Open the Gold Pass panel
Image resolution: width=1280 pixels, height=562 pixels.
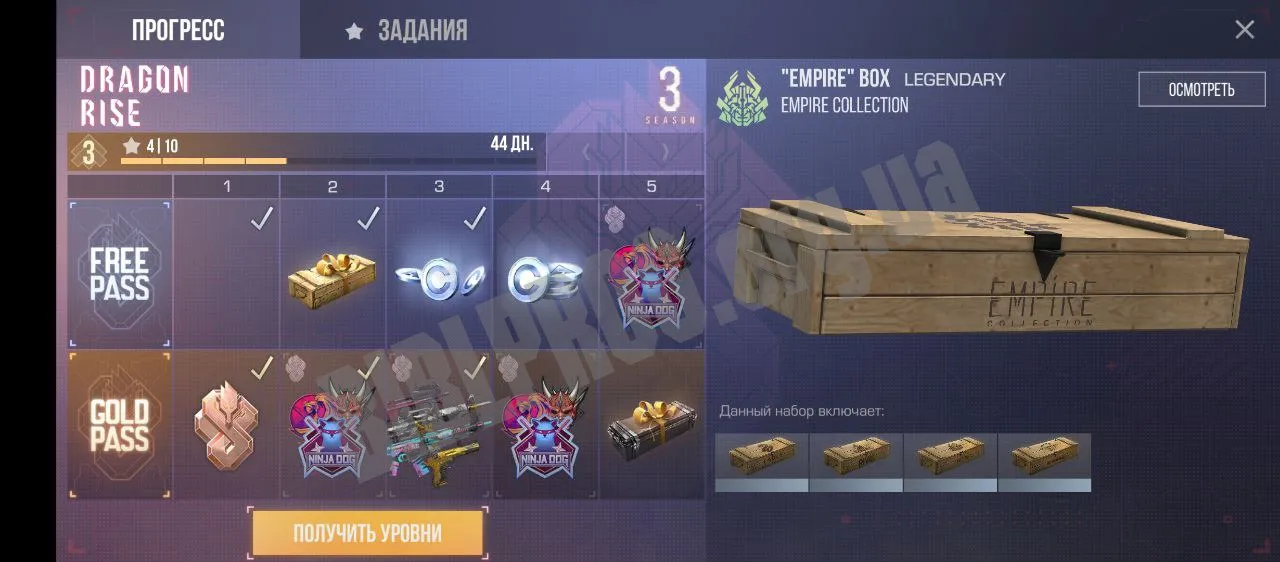coord(119,425)
